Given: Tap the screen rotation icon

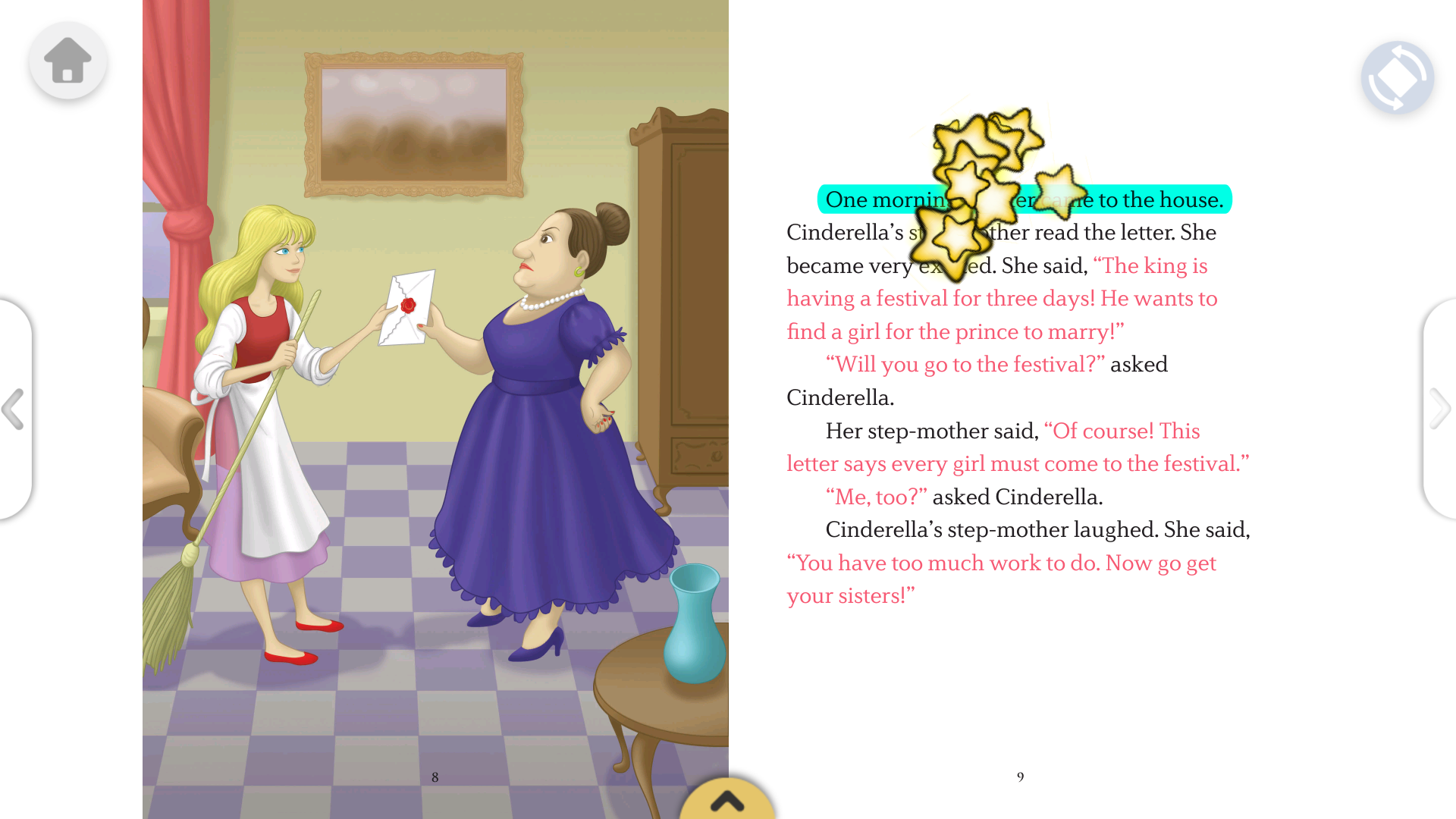Looking at the screenshot, I should click(1398, 77).
